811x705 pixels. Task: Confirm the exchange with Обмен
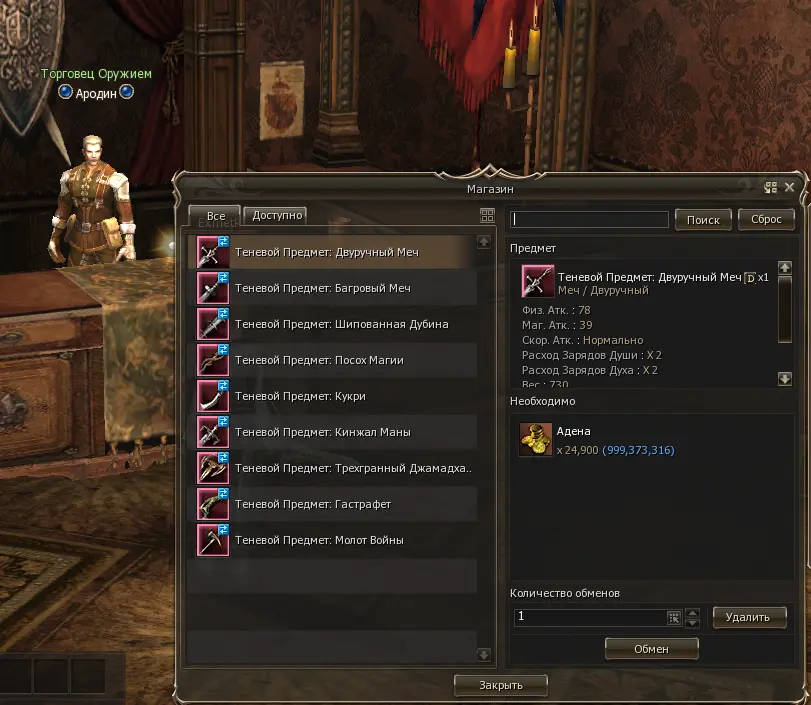(651, 649)
